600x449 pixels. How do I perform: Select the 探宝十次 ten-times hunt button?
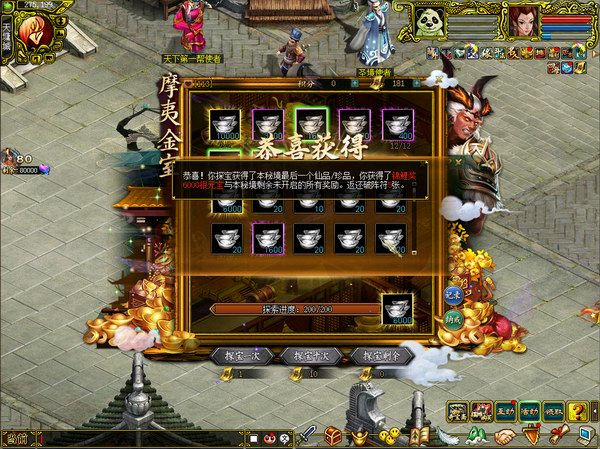(x=310, y=355)
